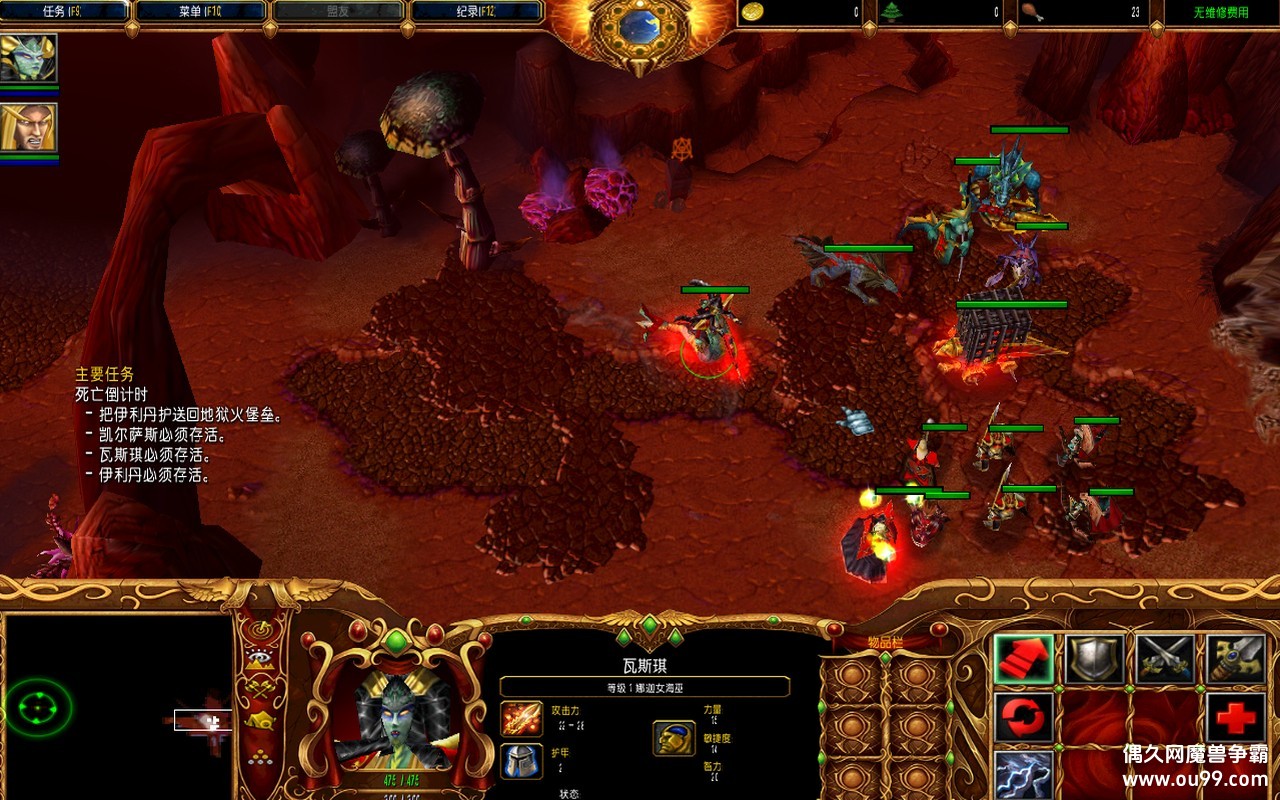Screen dimensions: 1280x800
Task: Open the 菜单 main menu button
Action: click(x=201, y=12)
